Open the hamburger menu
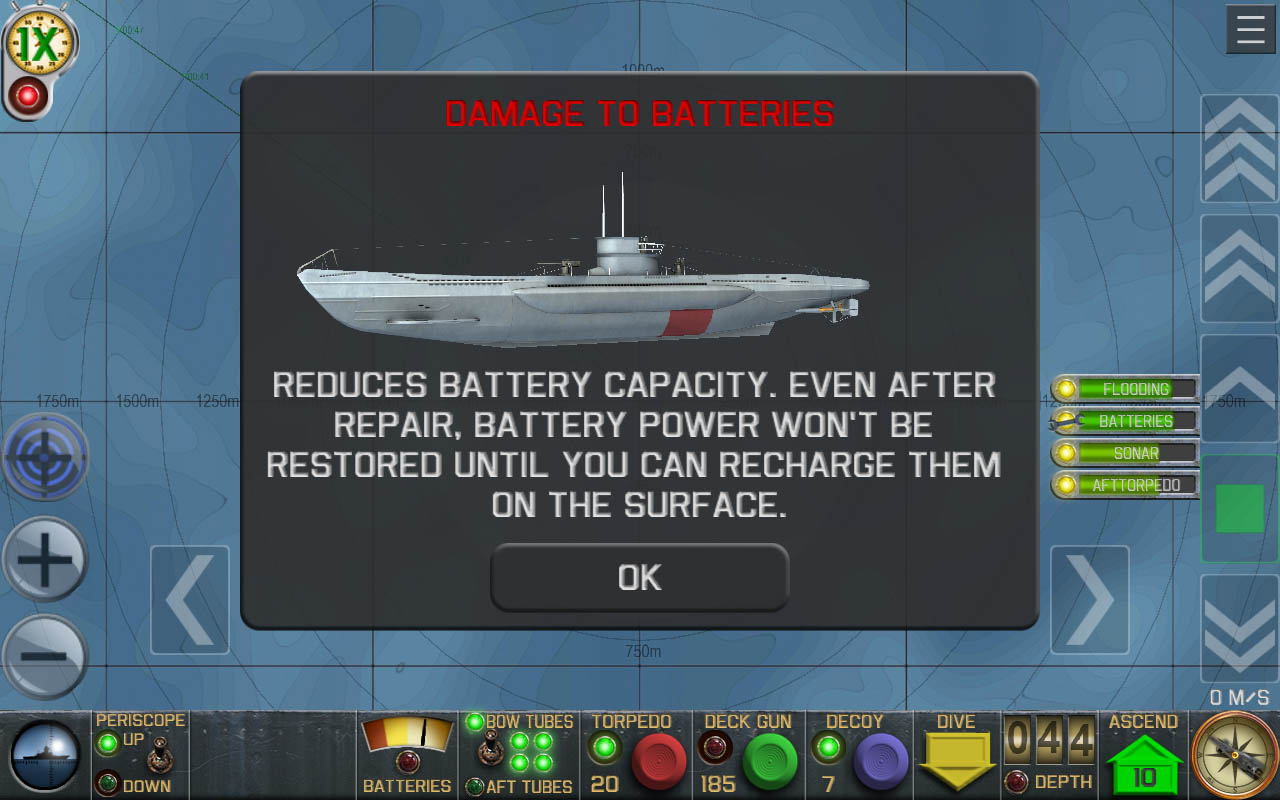Screen dimensions: 1280x800 point(1250,30)
